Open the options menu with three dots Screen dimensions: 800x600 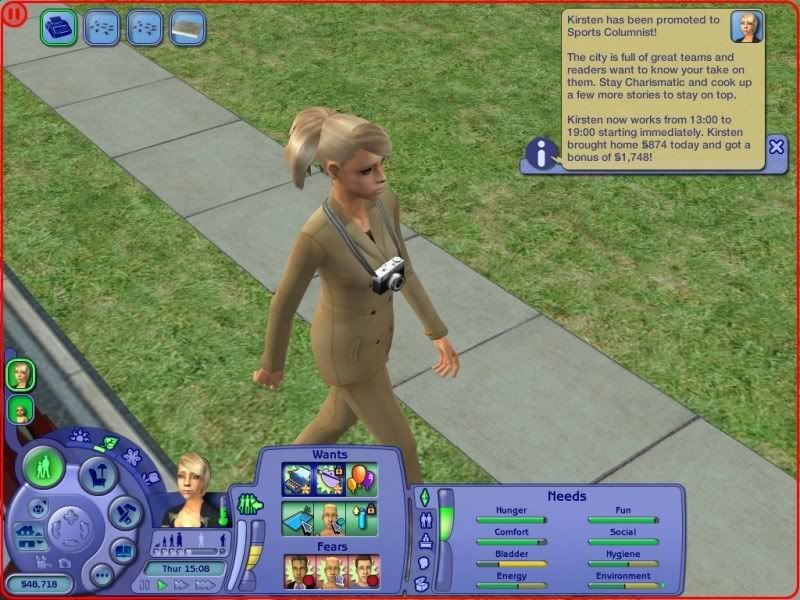click(101, 575)
